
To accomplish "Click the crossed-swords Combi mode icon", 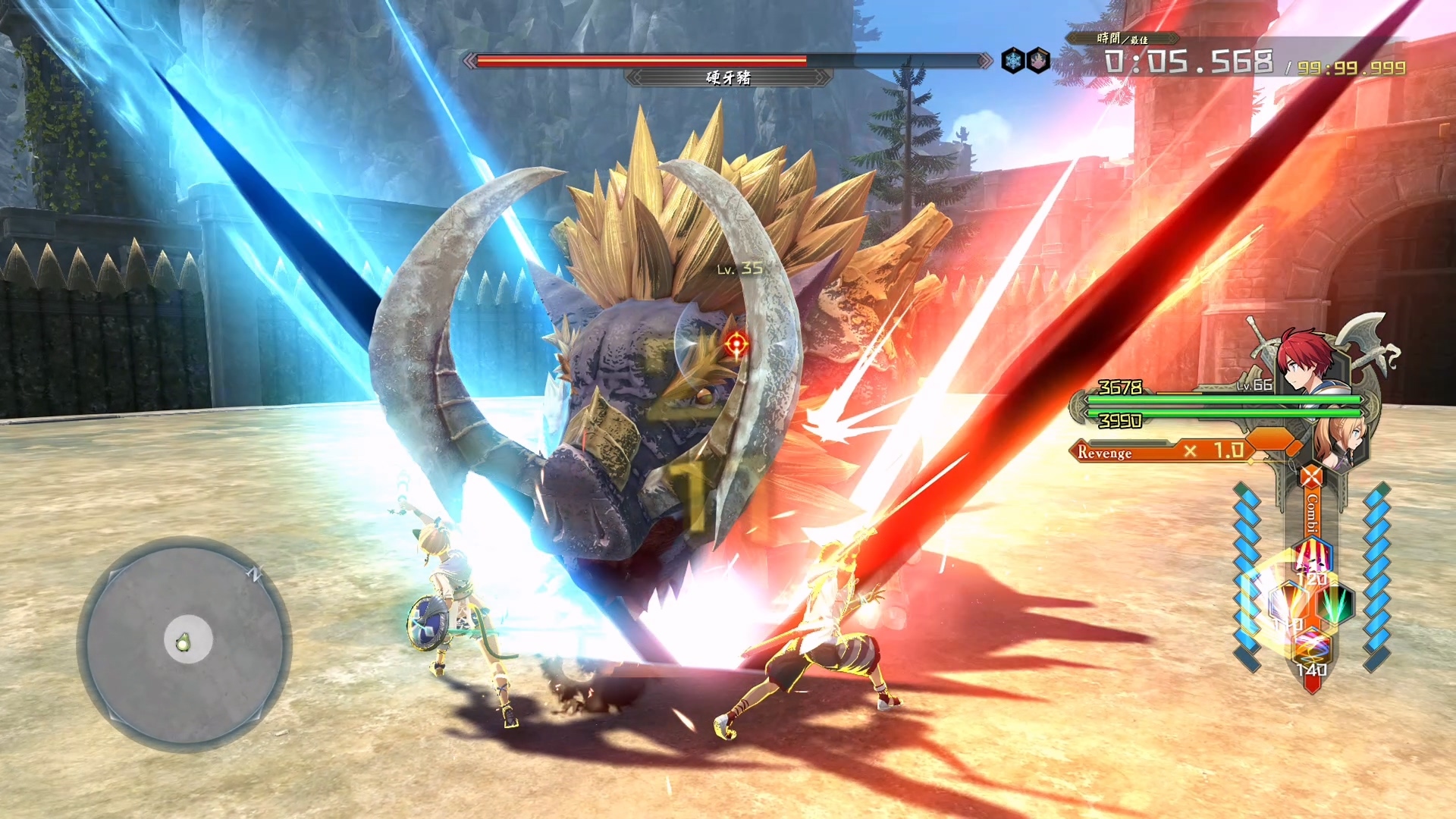I will click(1311, 477).
